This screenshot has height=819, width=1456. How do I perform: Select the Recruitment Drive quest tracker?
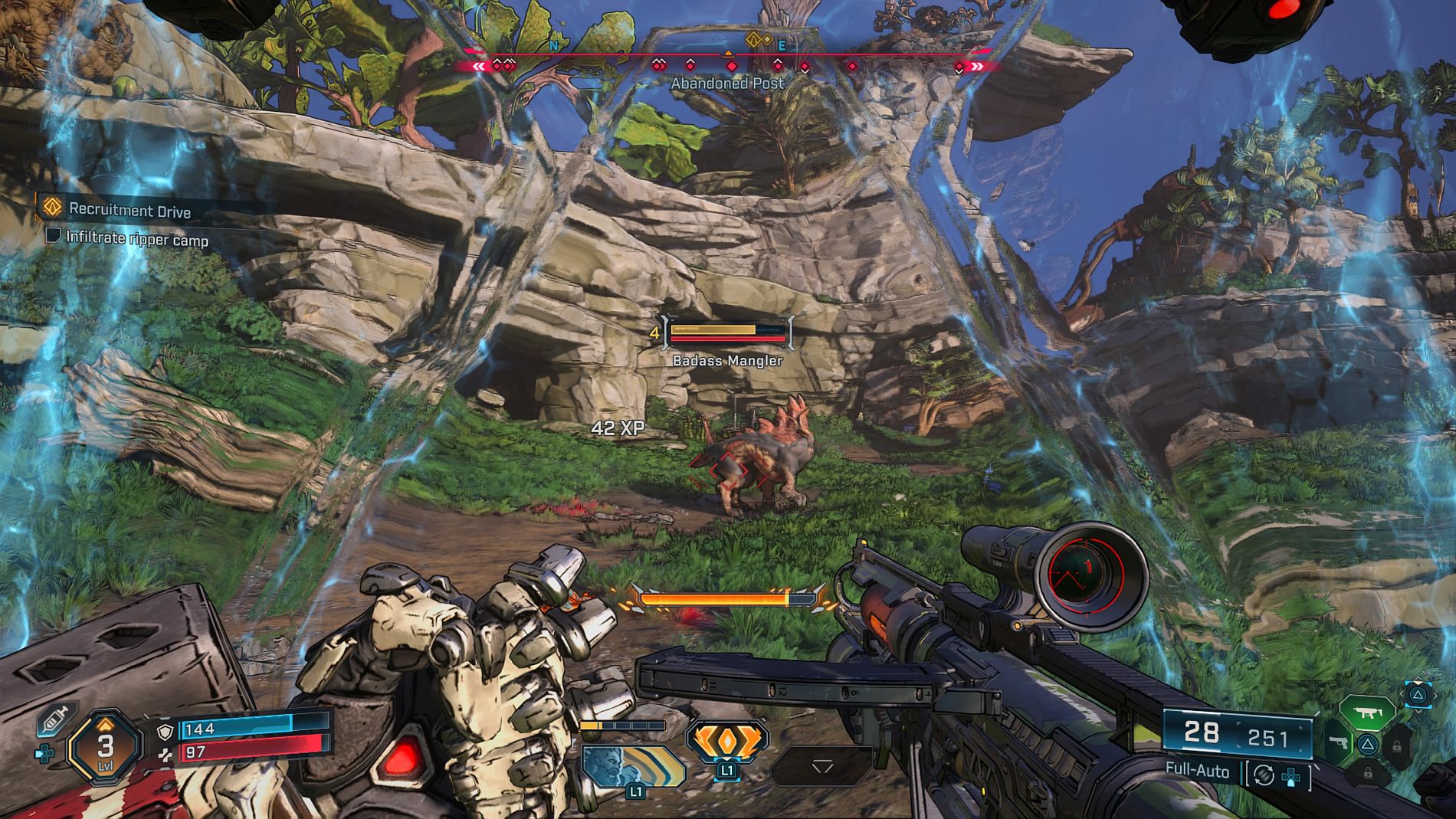129,209
